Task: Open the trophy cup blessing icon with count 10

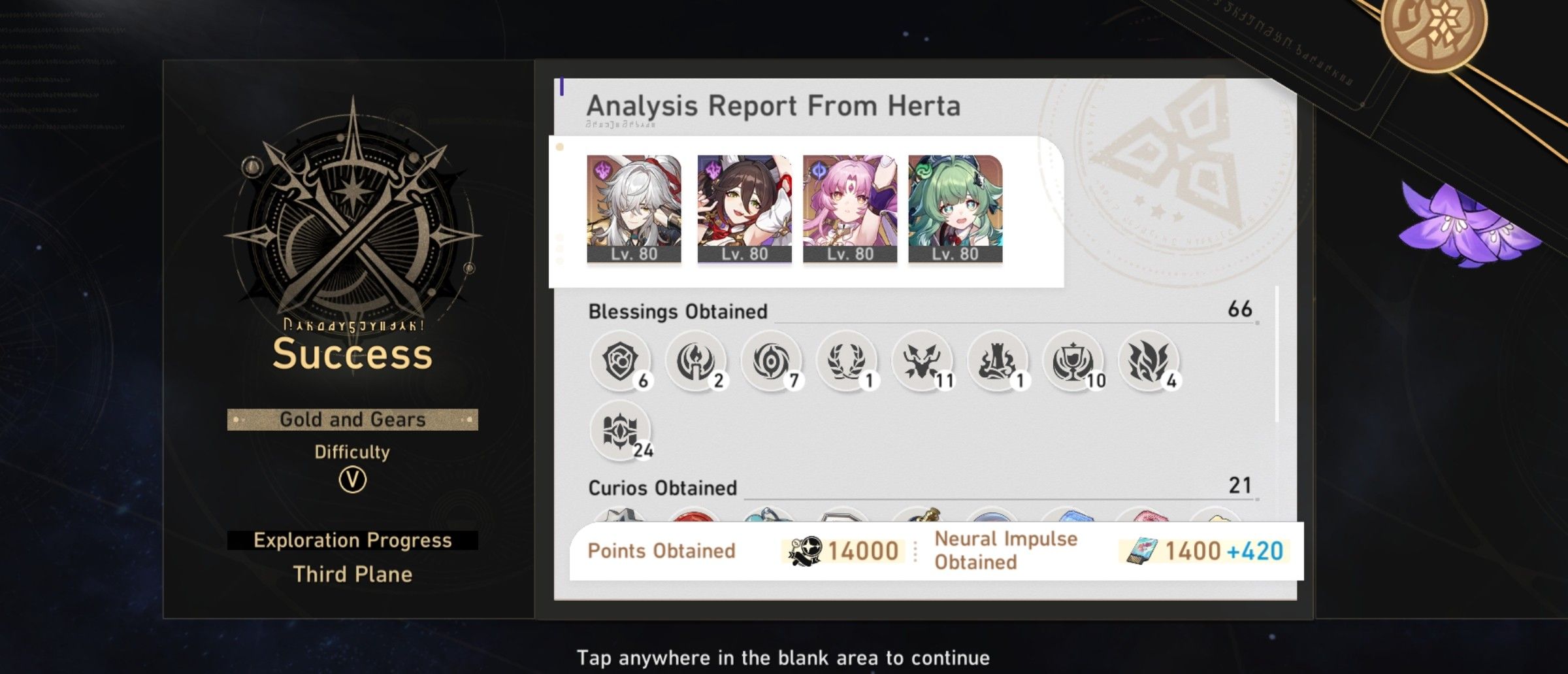Action: coord(1073,361)
